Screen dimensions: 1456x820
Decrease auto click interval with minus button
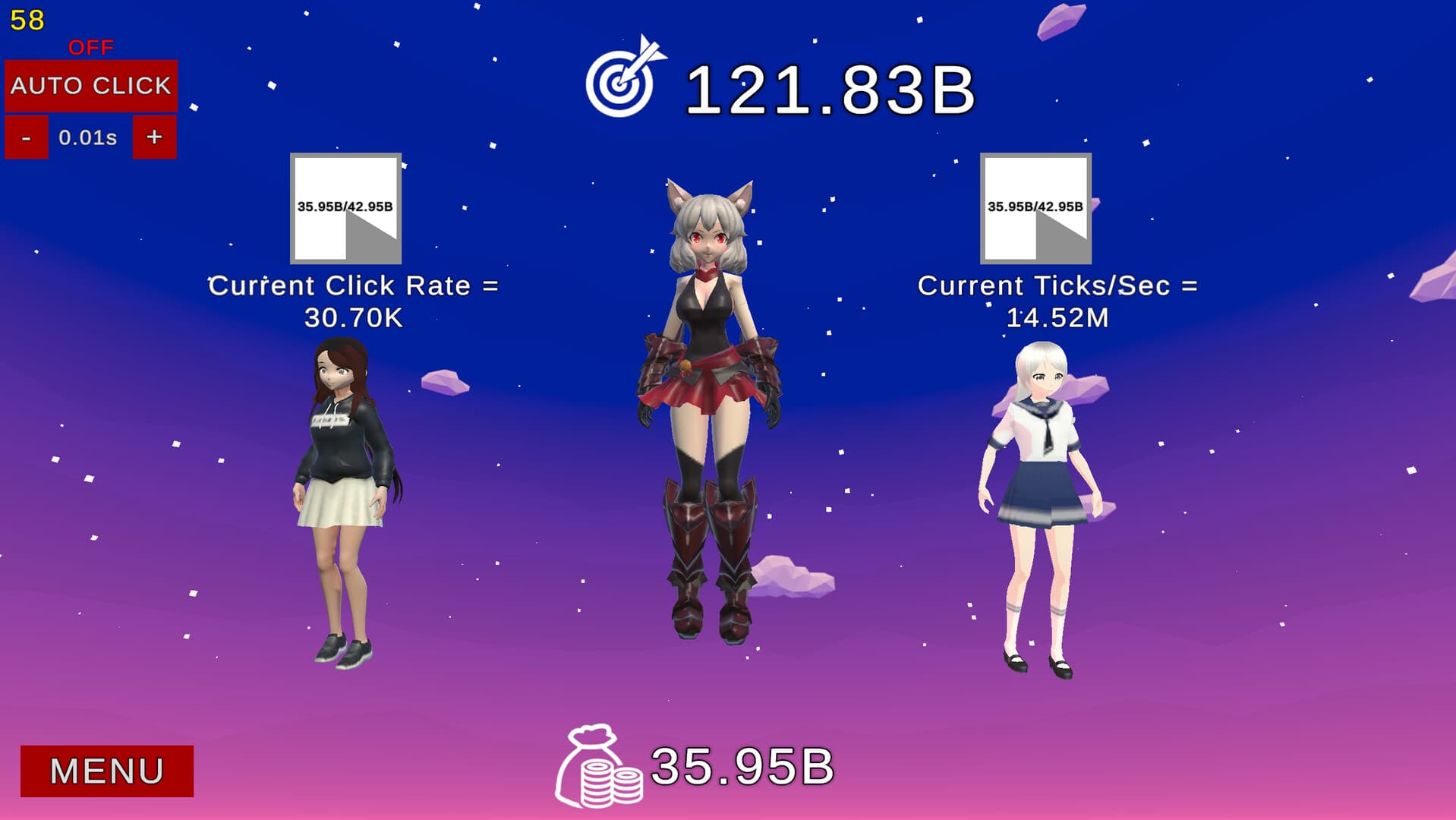27,137
